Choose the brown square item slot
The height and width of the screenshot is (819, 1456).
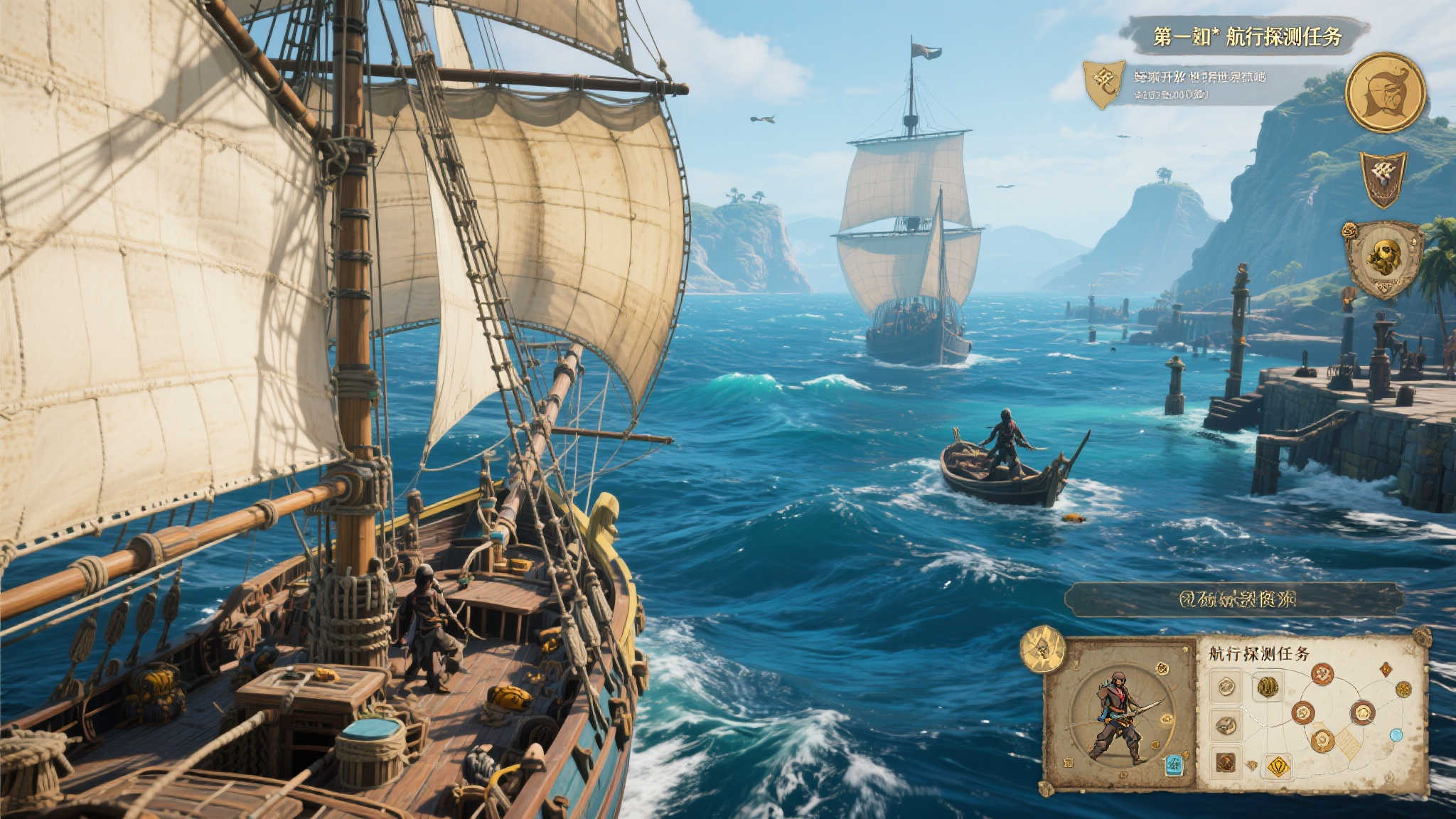click(1225, 762)
